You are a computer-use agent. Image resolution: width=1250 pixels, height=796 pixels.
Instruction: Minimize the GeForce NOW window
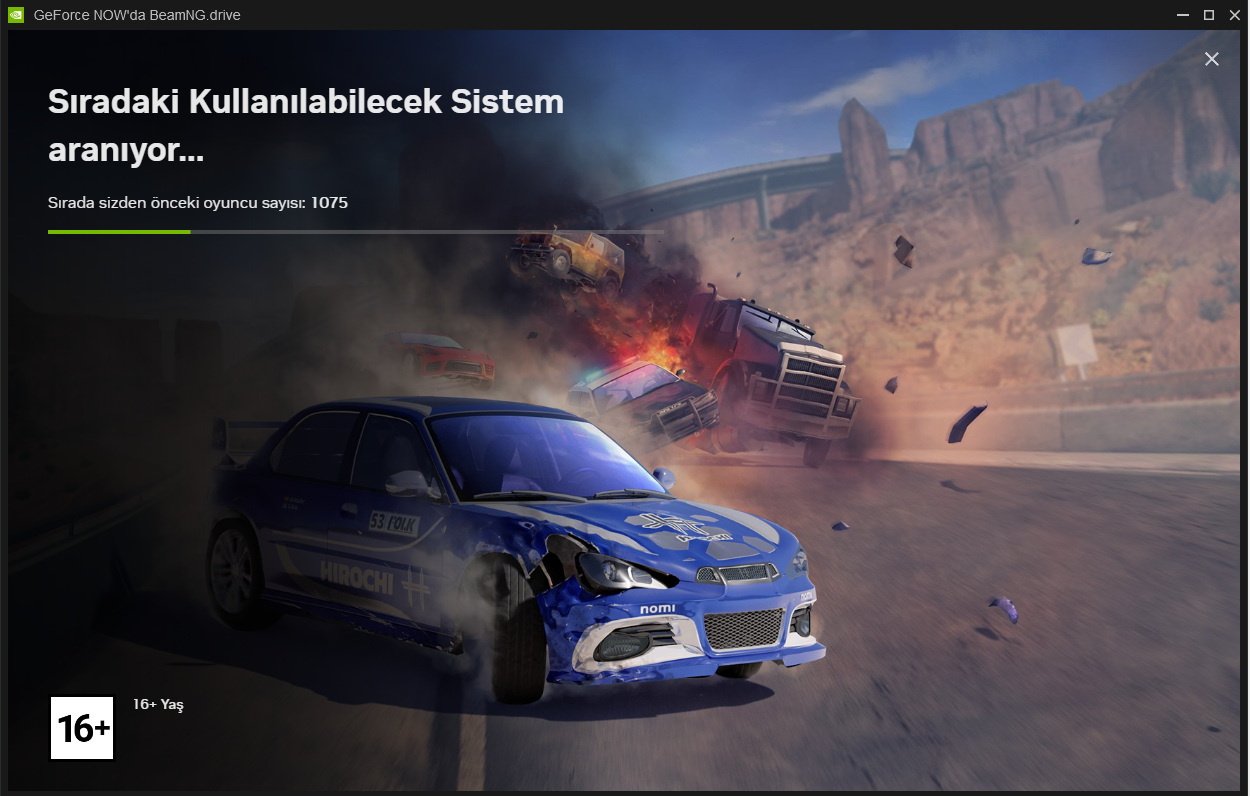click(x=1184, y=15)
